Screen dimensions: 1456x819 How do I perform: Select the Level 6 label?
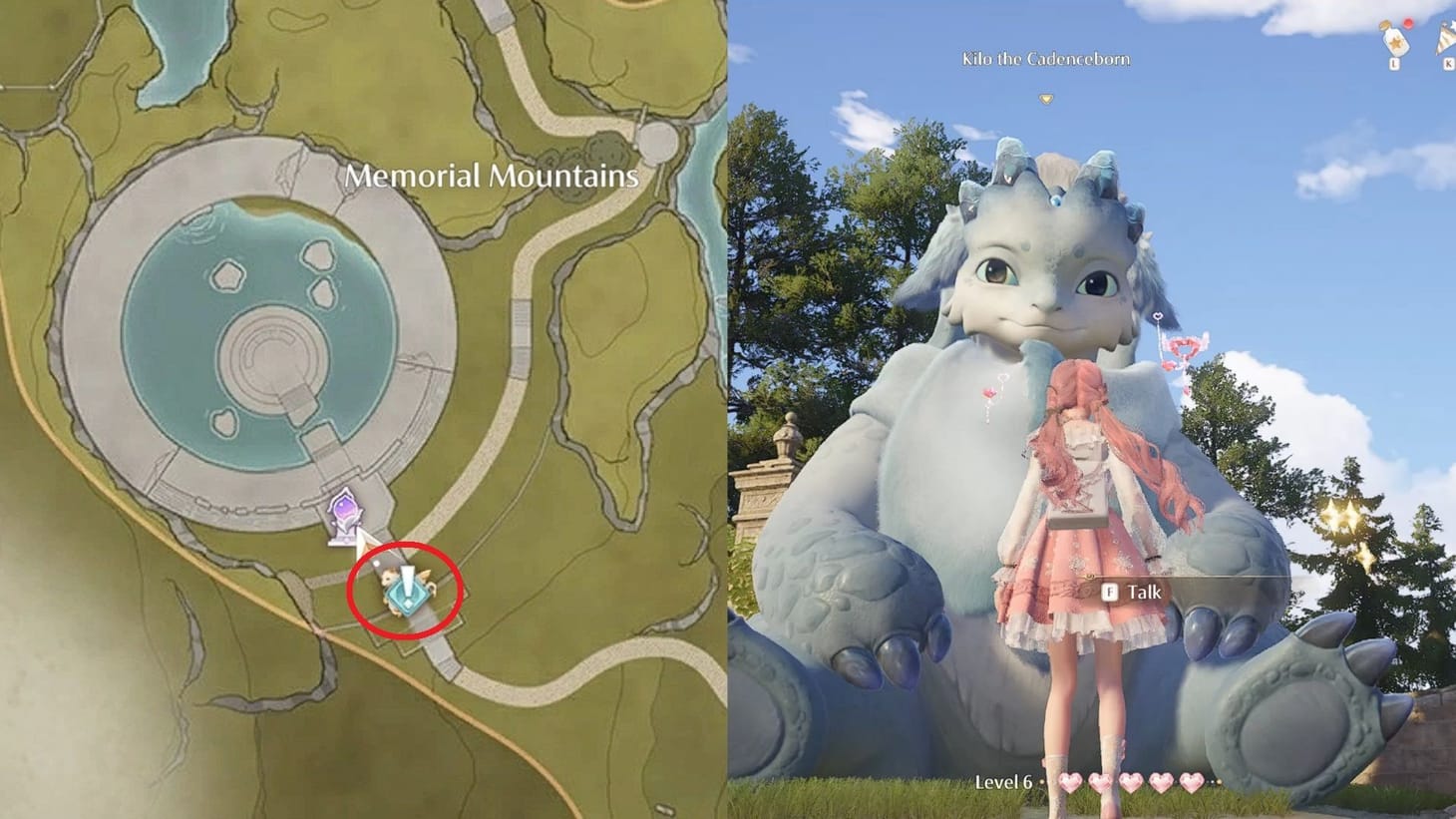coord(1004,782)
